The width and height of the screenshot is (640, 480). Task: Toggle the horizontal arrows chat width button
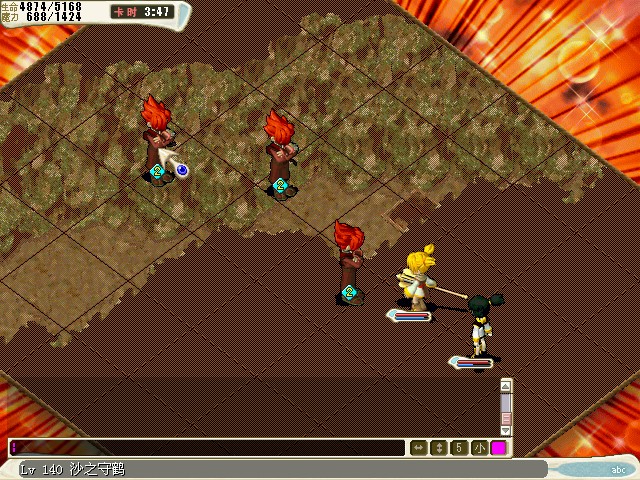pyautogui.click(x=418, y=448)
